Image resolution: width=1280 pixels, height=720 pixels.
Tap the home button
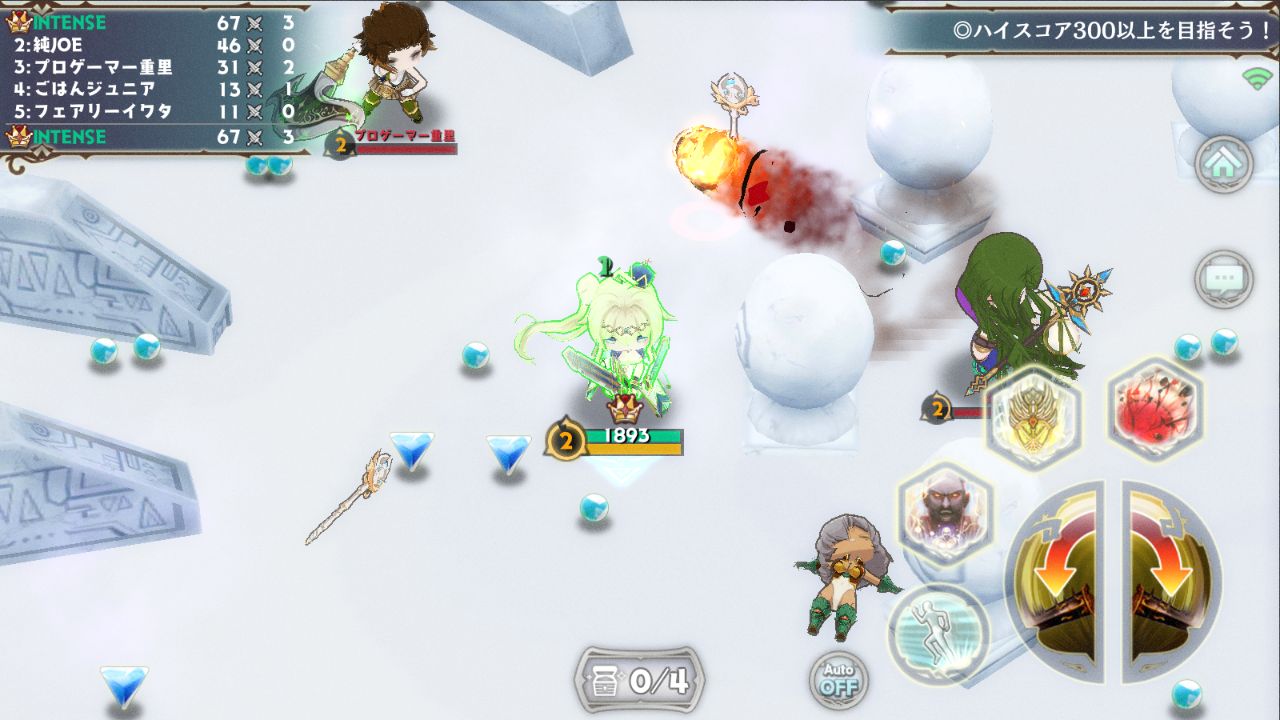pyautogui.click(x=1224, y=163)
